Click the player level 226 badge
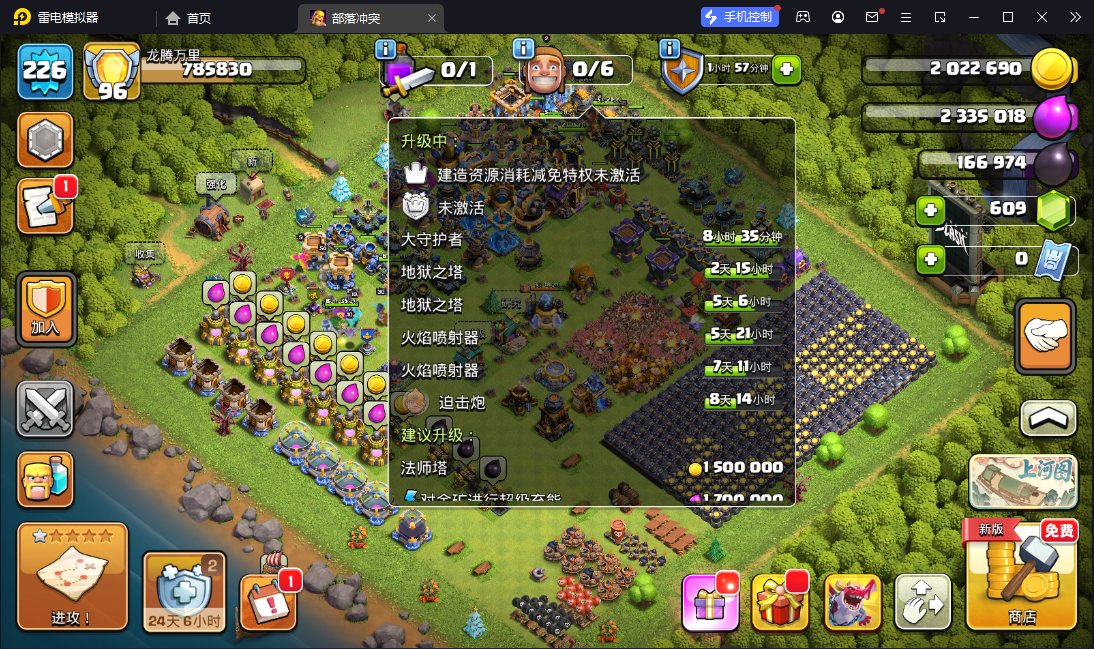The width and height of the screenshot is (1094, 649). 45,70
